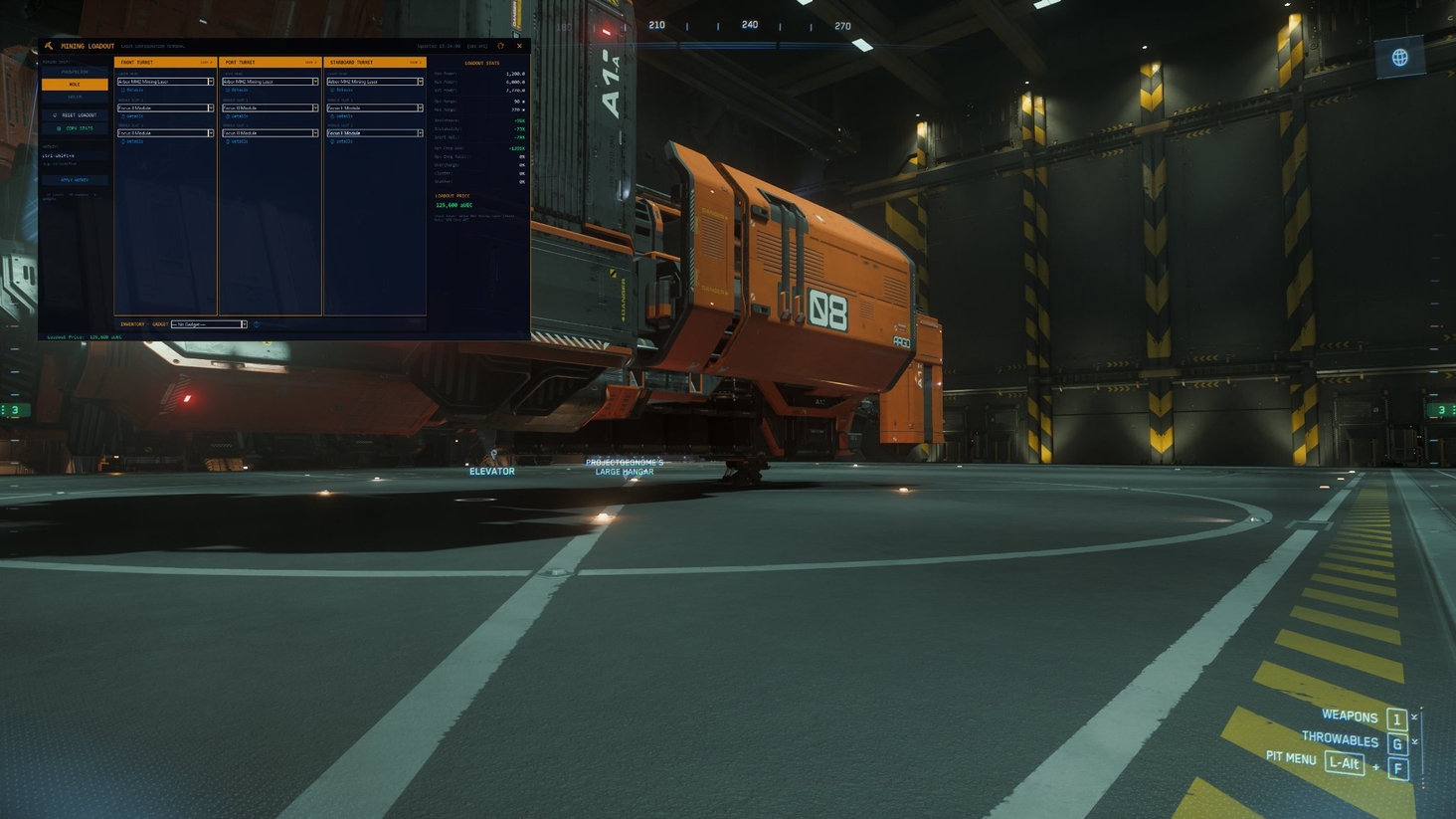Click the hotkey input field showing ctrl-shift+m
The height and width of the screenshot is (819, 1456).
(x=57, y=154)
